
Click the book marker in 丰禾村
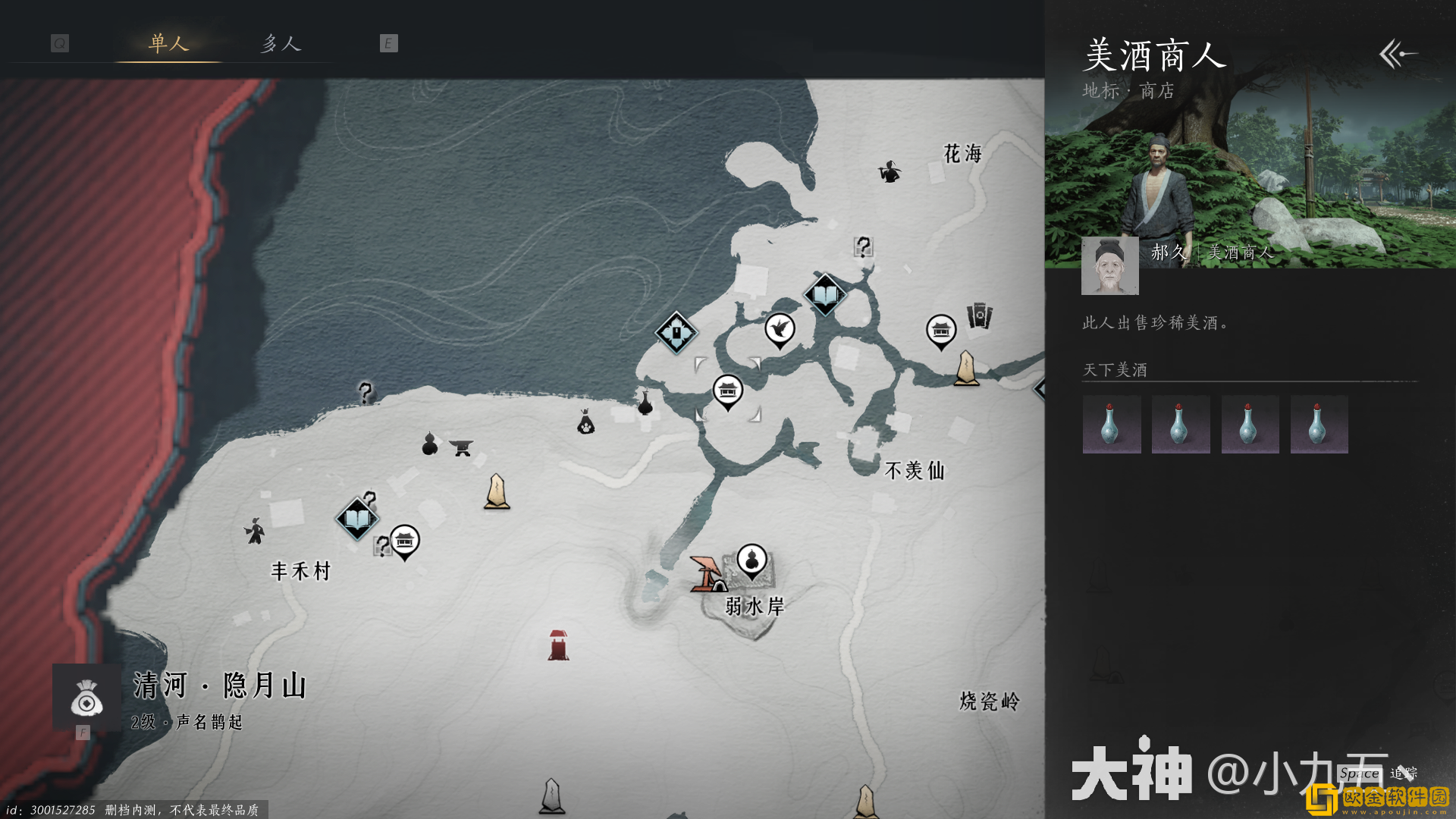(356, 519)
